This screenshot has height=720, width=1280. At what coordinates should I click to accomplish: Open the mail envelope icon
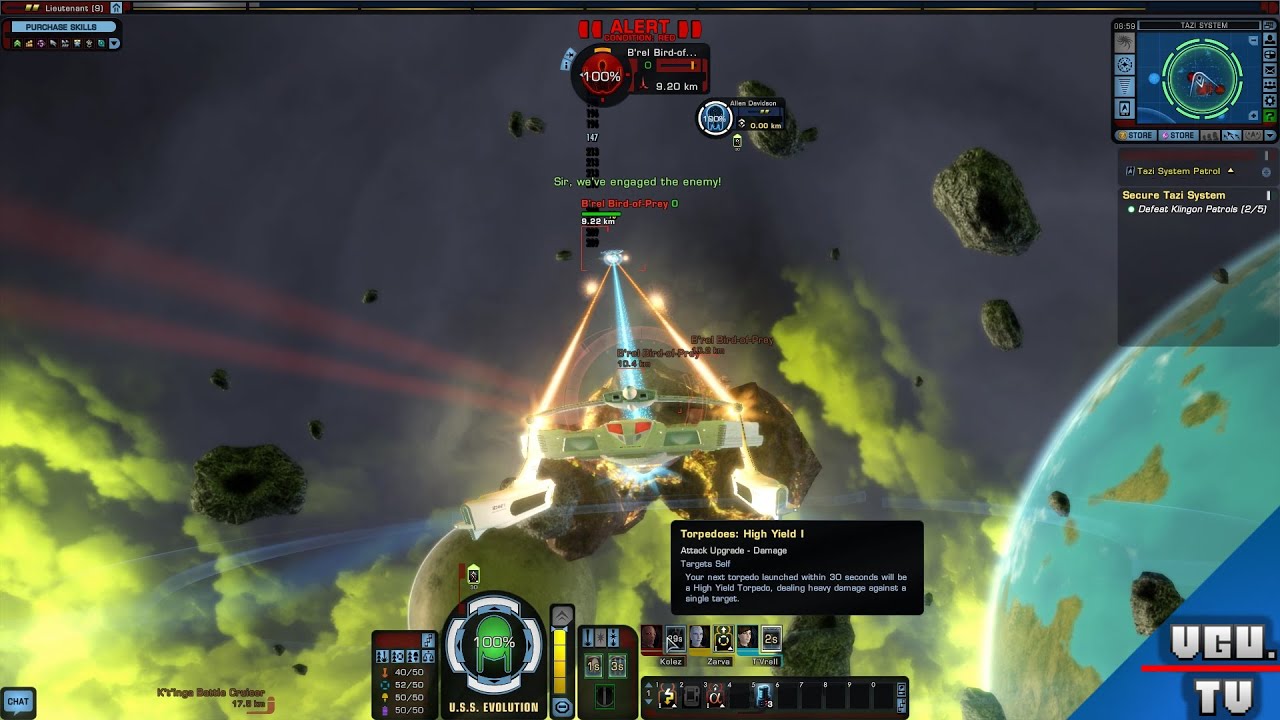pos(1269,69)
